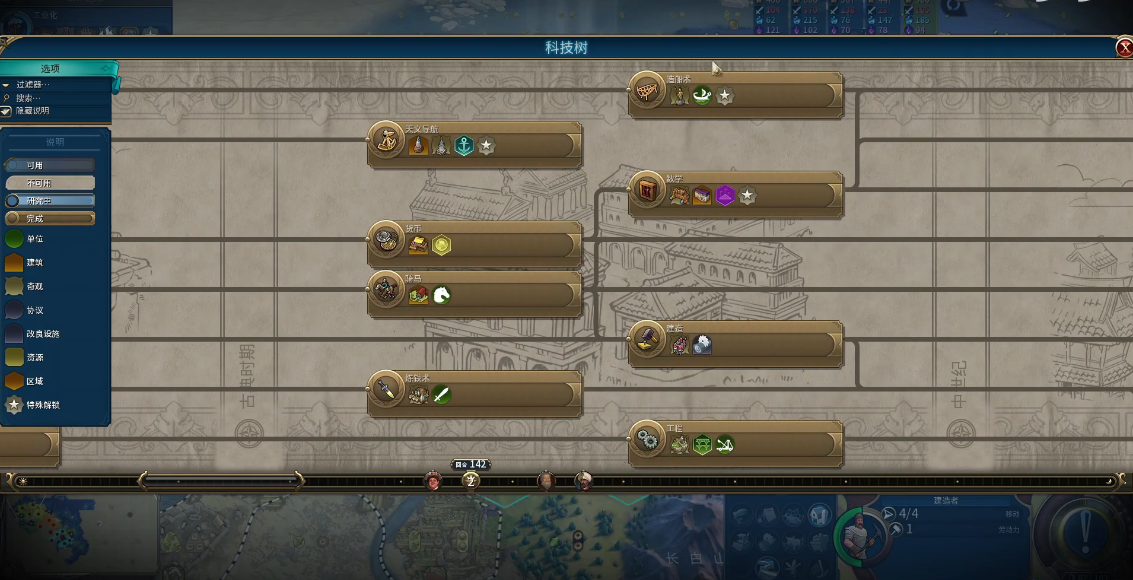
Task: Select the 货币 currency technology
Action: pos(475,244)
